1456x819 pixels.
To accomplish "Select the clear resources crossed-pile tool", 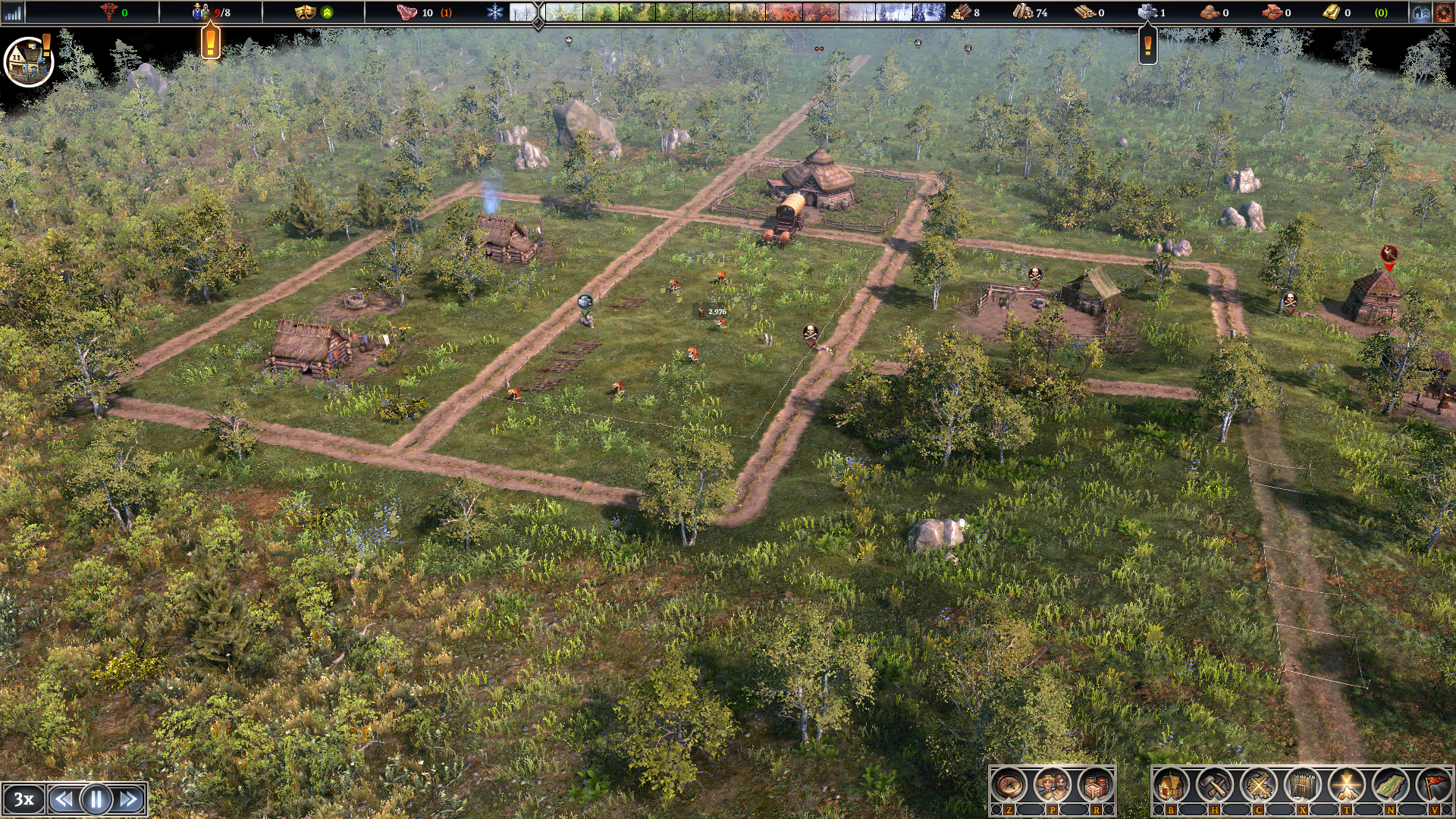I will (x=1259, y=786).
